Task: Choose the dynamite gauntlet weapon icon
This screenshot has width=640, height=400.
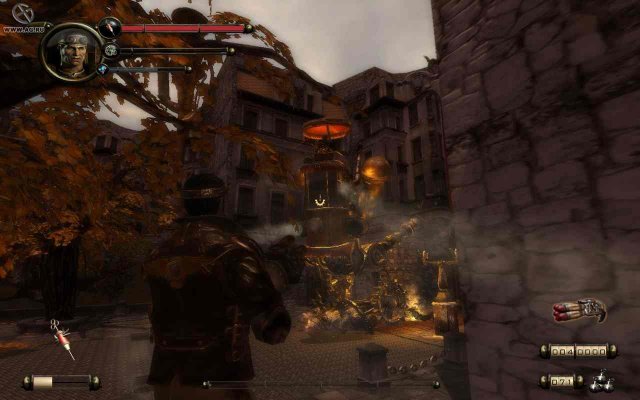Action: click(x=580, y=311)
